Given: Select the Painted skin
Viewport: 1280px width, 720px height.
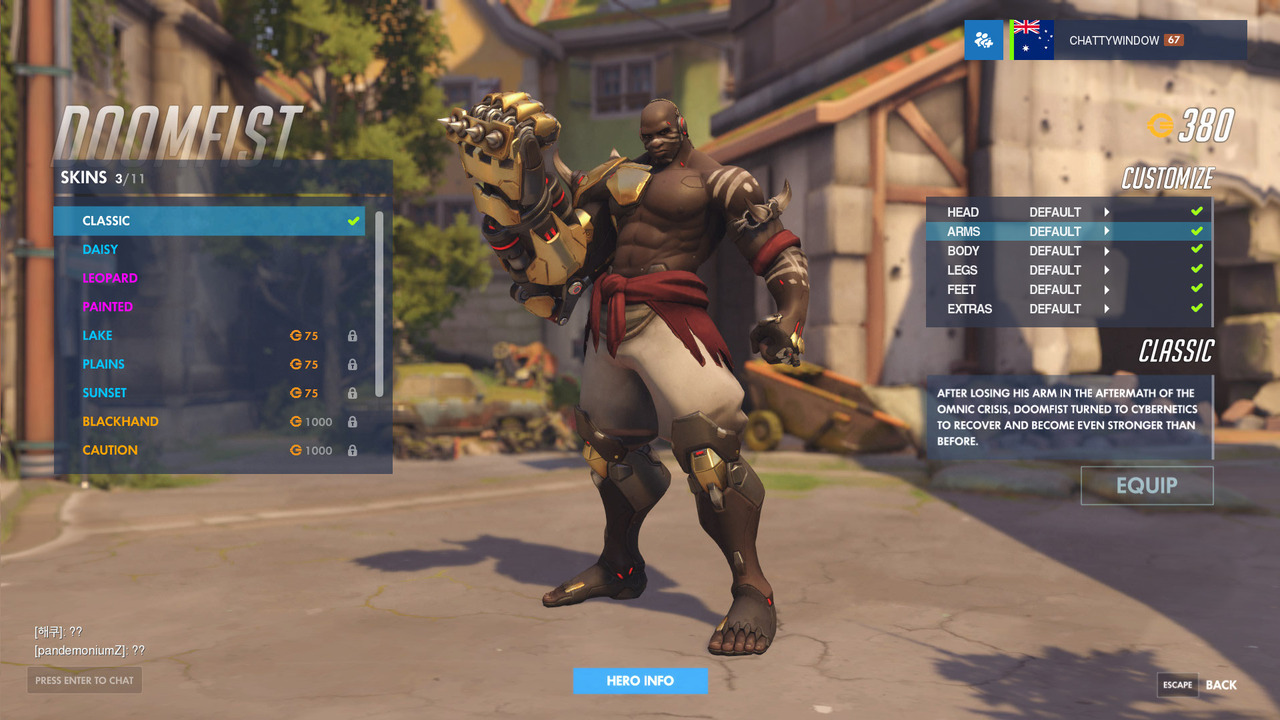Looking at the screenshot, I should (x=209, y=307).
